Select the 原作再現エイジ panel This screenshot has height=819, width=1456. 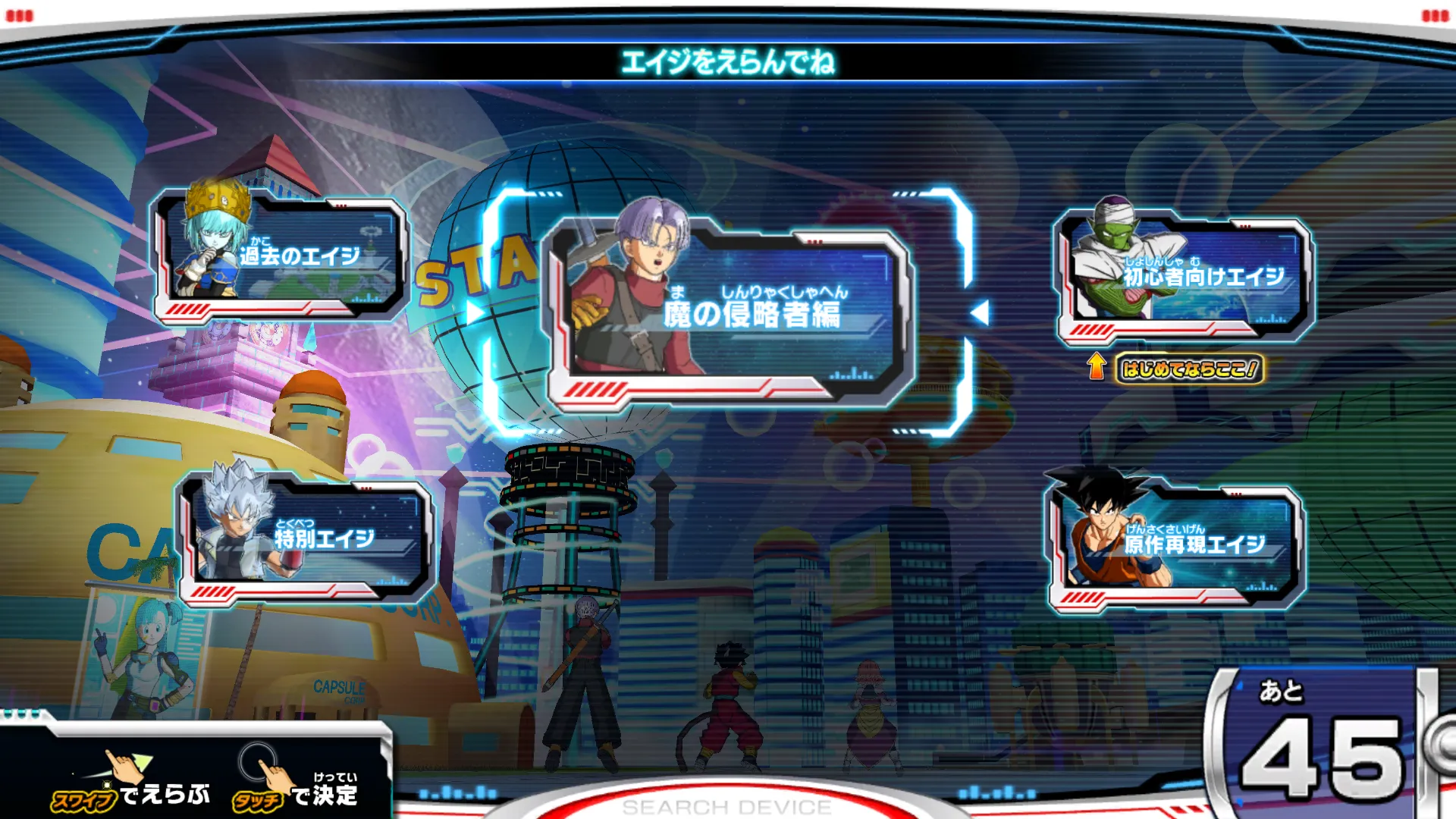(1175, 545)
